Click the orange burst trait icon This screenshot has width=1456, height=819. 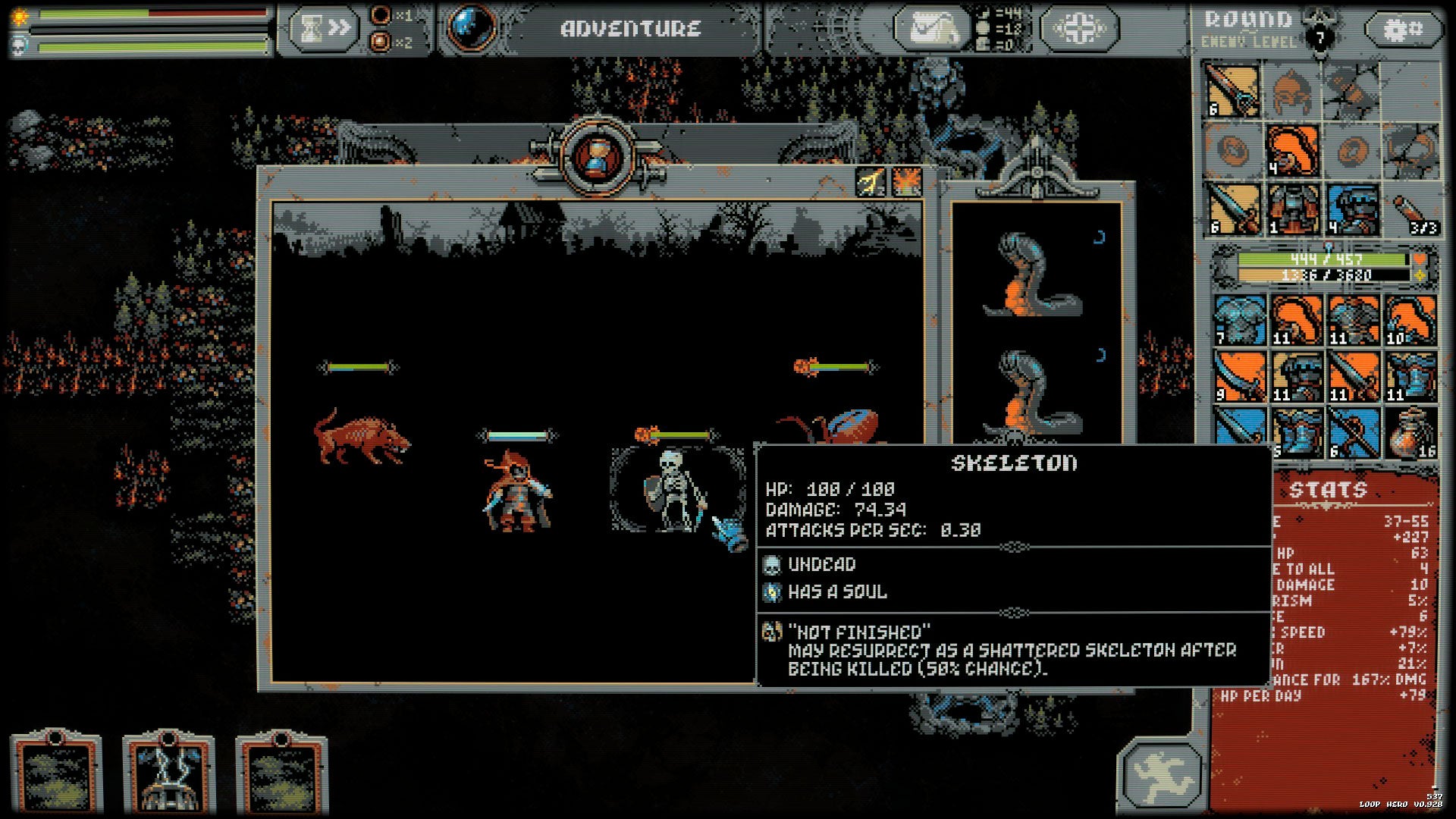coord(906,182)
